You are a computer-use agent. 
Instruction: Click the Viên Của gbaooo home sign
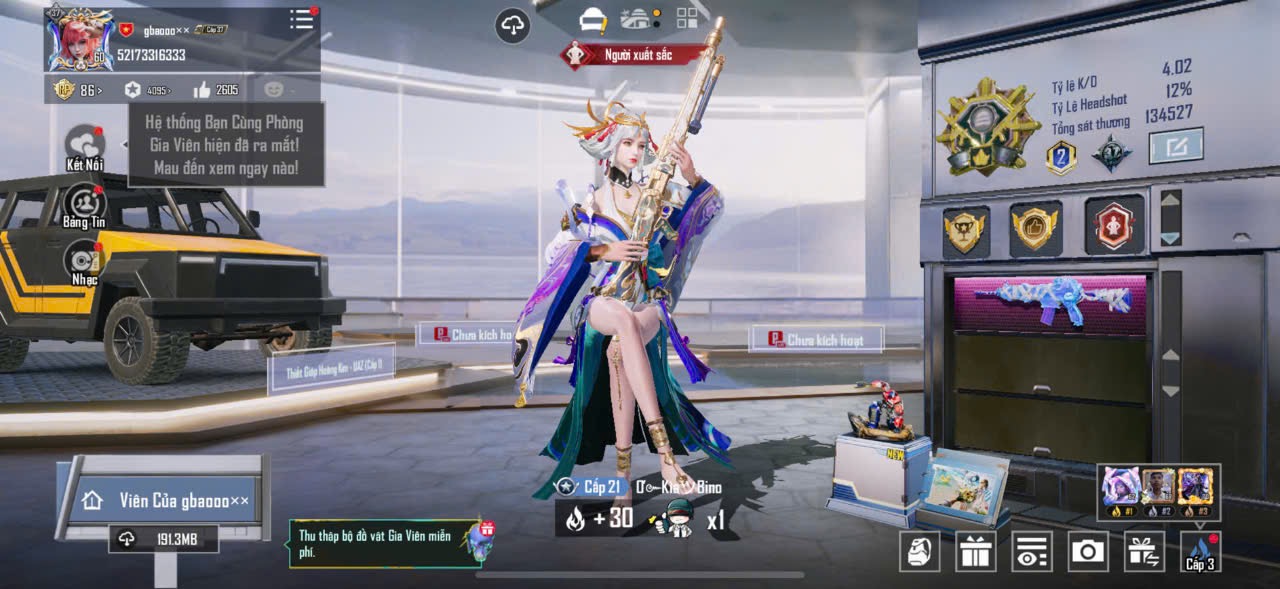165,500
